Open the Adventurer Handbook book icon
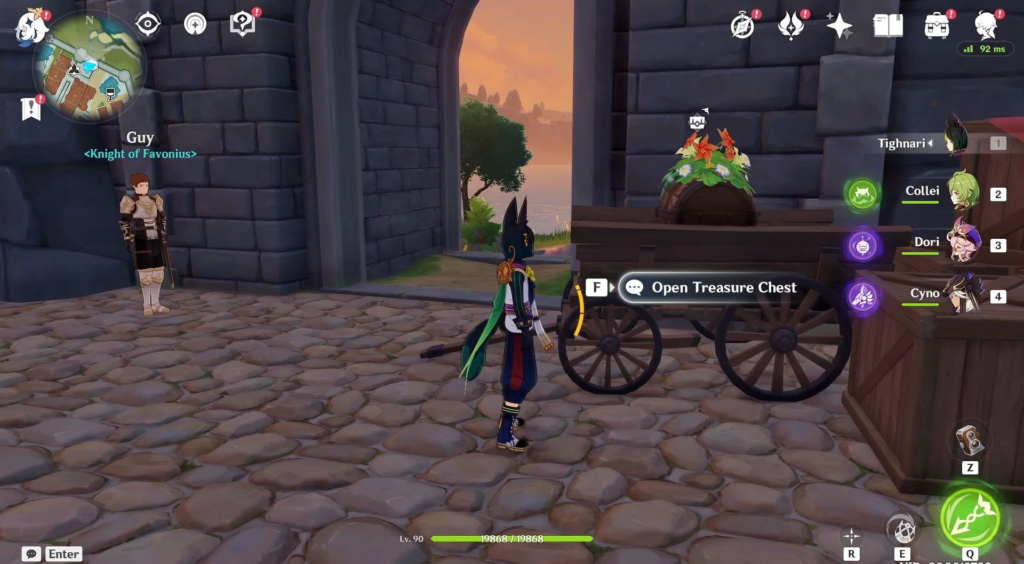1024x564 pixels. pyautogui.click(x=888, y=26)
